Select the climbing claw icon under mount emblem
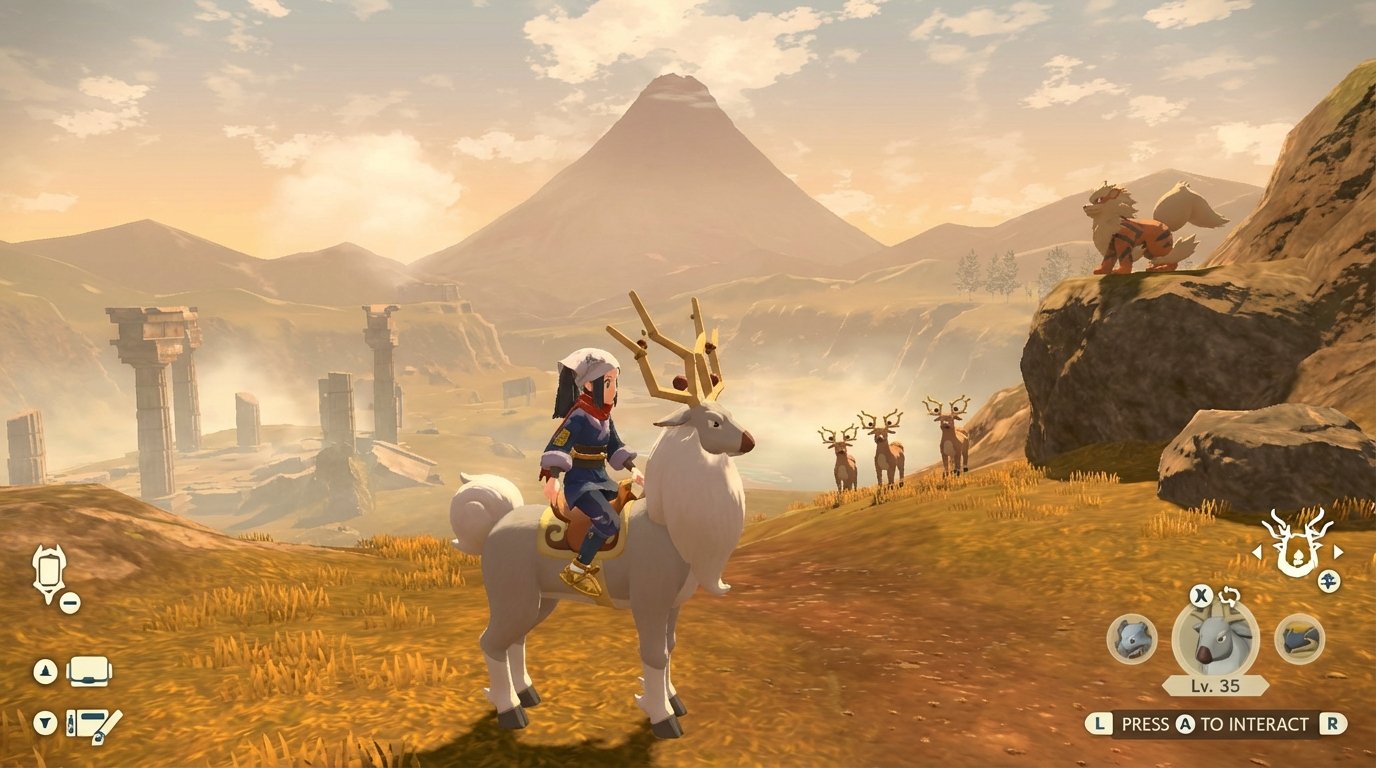The width and height of the screenshot is (1376, 768). pos(1329,580)
